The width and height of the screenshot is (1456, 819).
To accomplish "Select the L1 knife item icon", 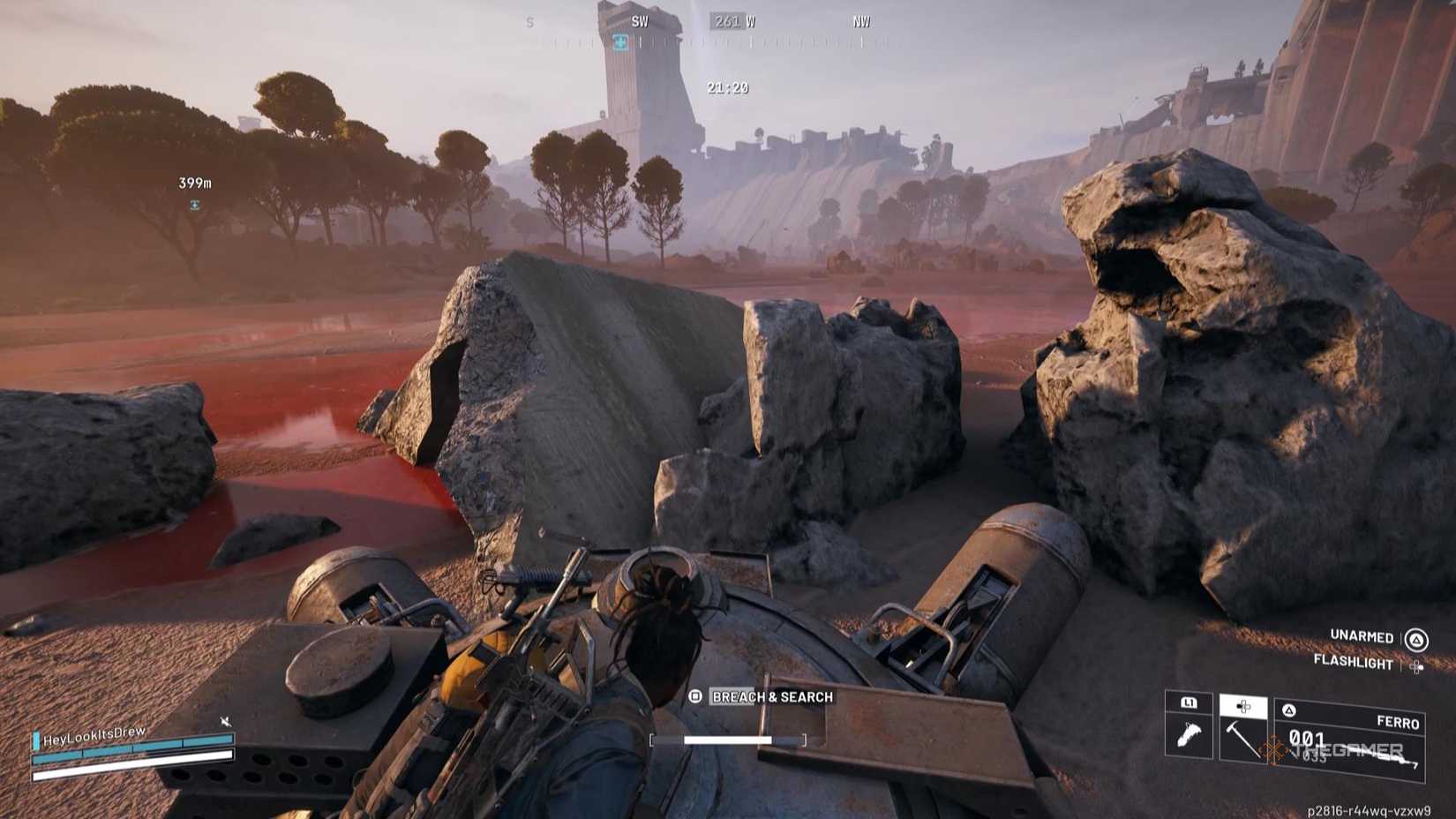I will pyautogui.click(x=1188, y=734).
